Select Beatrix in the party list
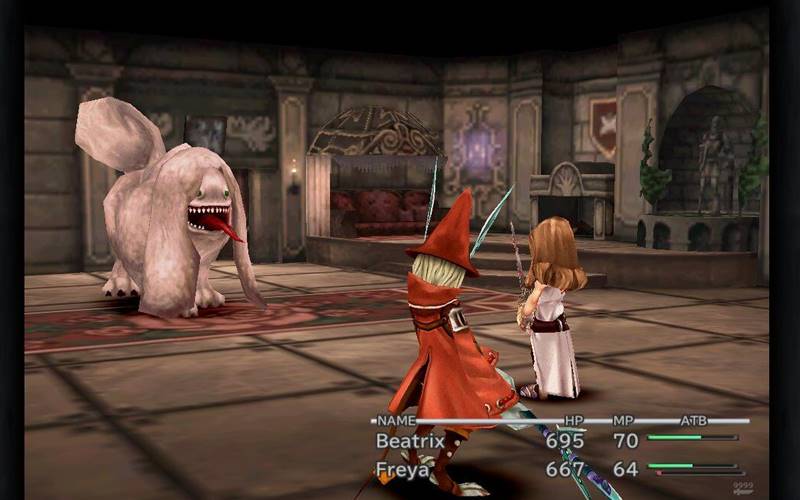This screenshot has width=800, height=500. tap(409, 440)
